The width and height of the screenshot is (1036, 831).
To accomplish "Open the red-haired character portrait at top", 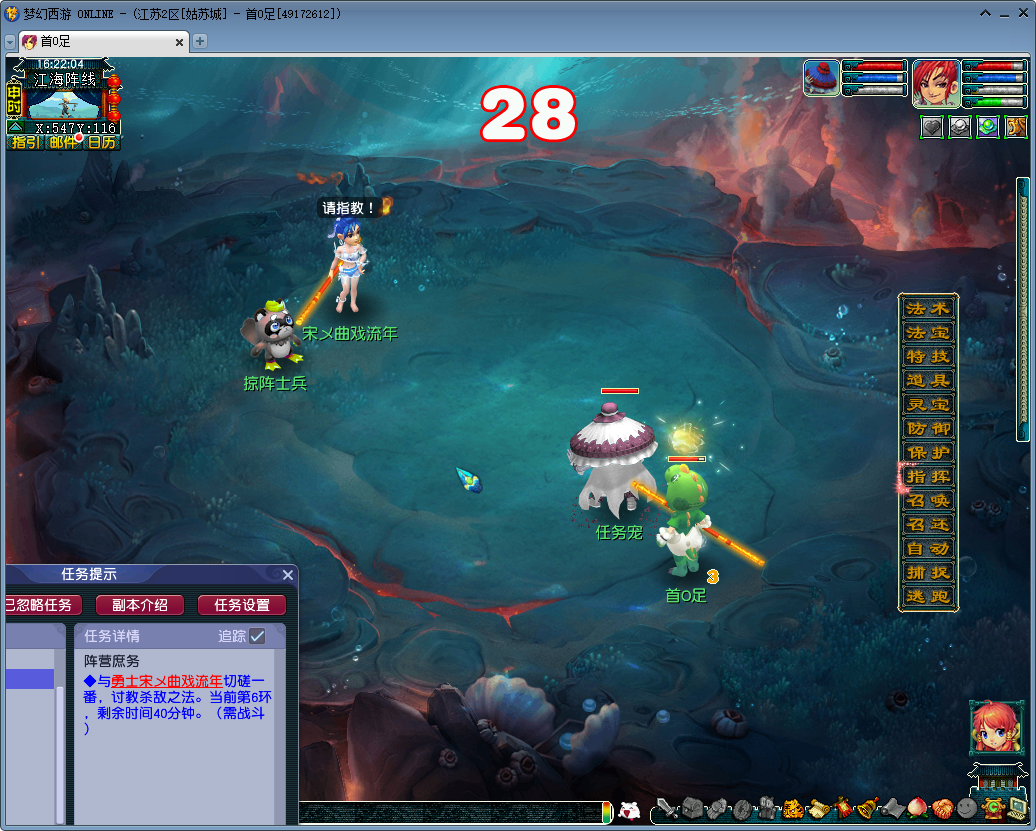I will 936,83.
